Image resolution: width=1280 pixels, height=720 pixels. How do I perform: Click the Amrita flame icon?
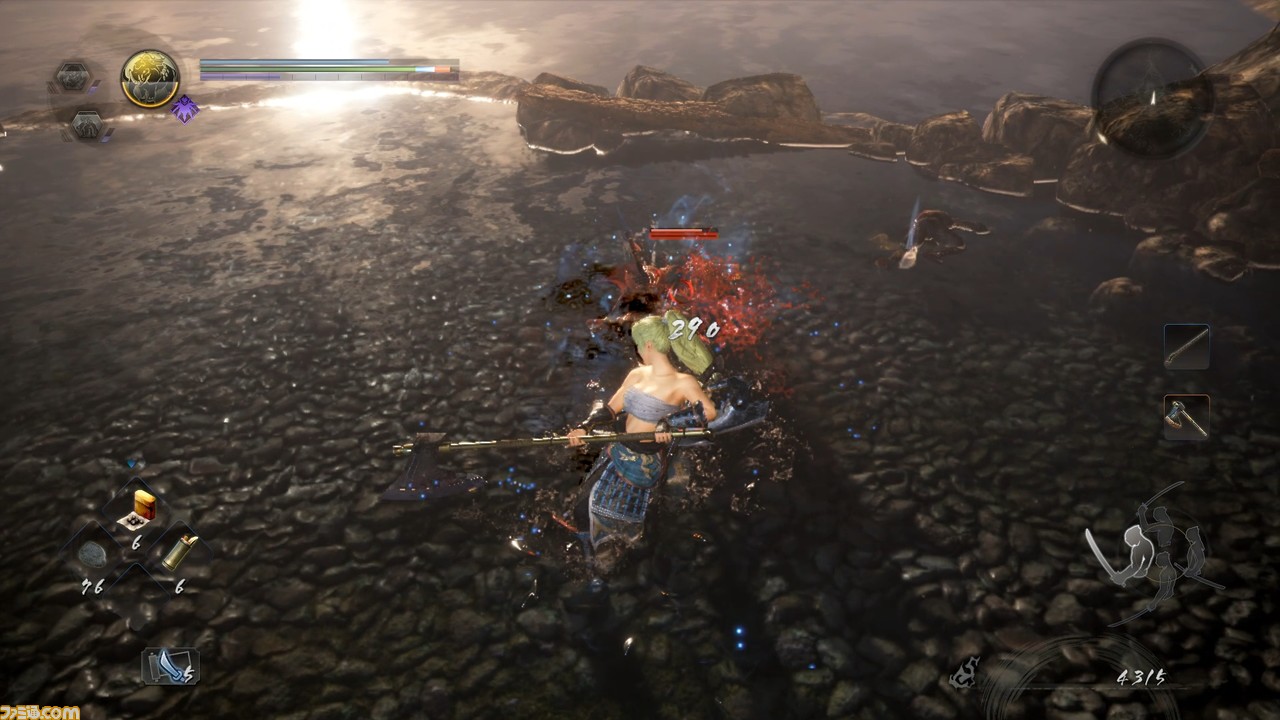pos(966,675)
